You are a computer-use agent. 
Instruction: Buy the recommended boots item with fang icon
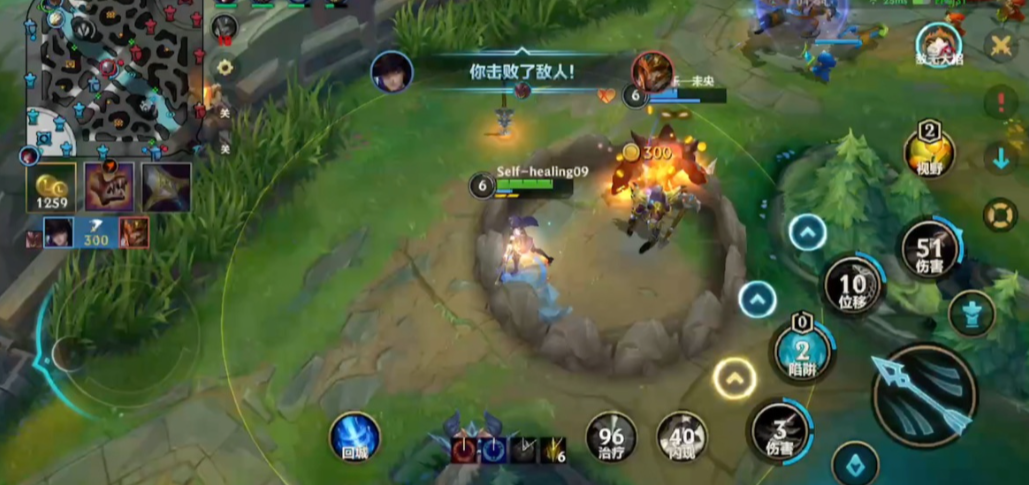[110, 187]
